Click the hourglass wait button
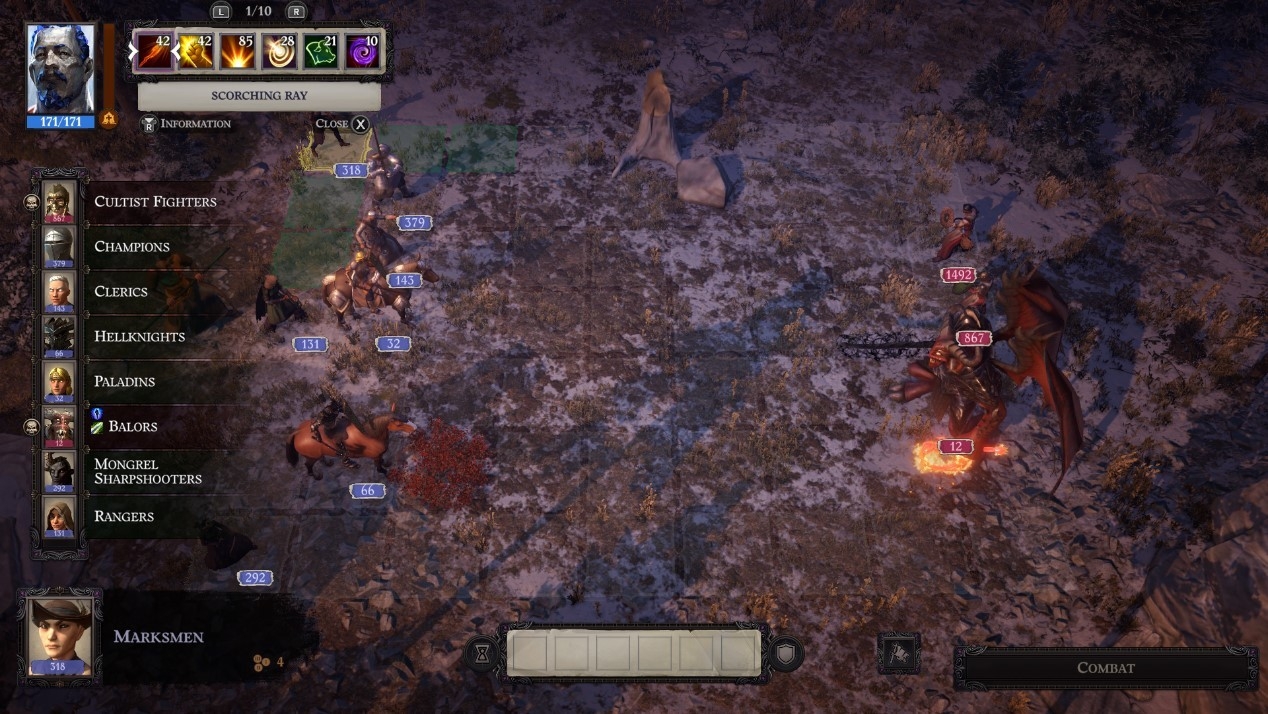 pos(482,653)
